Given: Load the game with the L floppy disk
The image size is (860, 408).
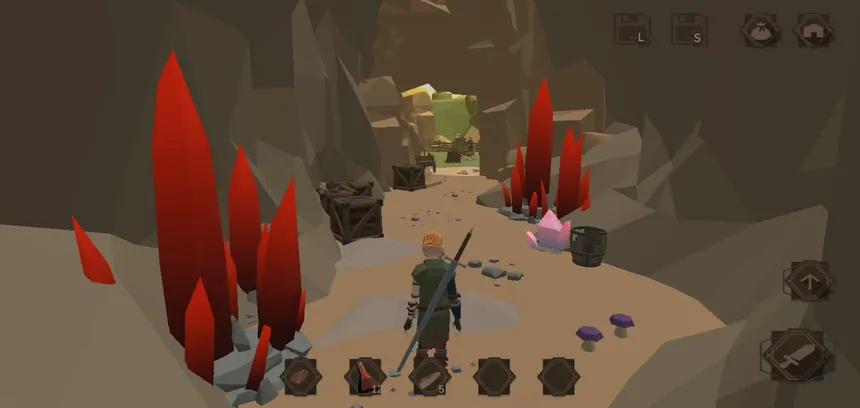Looking at the screenshot, I should (631, 30).
